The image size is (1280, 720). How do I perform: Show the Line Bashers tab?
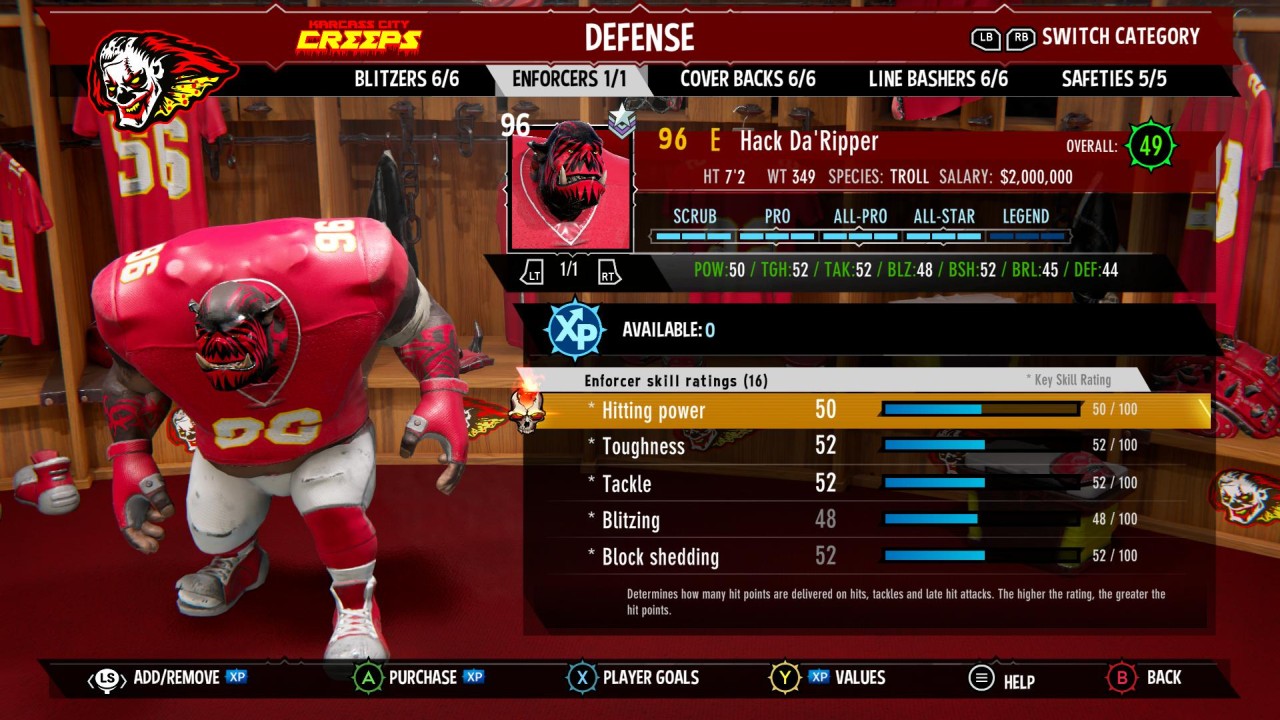pyautogui.click(x=937, y=79)
